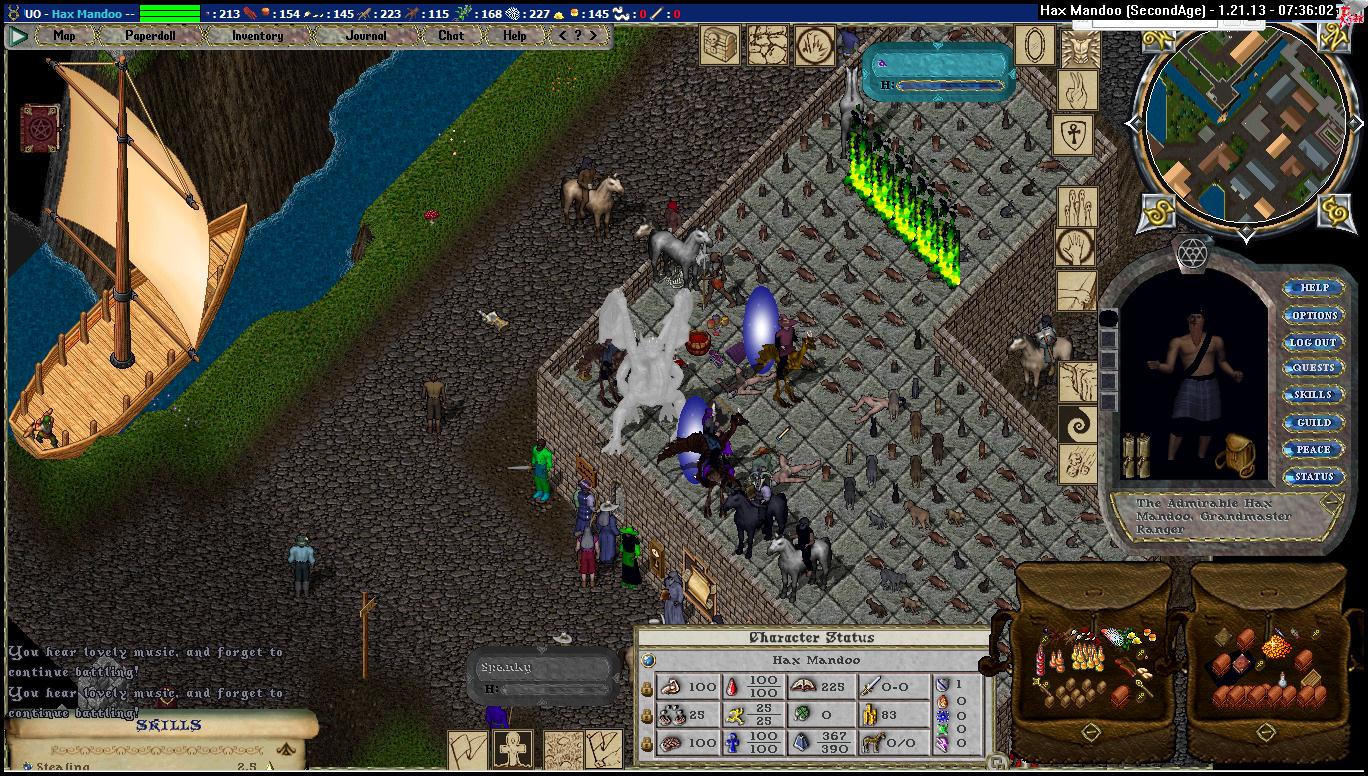
Task: Open the Journal from the menu bar
Action: pos(366,35)
